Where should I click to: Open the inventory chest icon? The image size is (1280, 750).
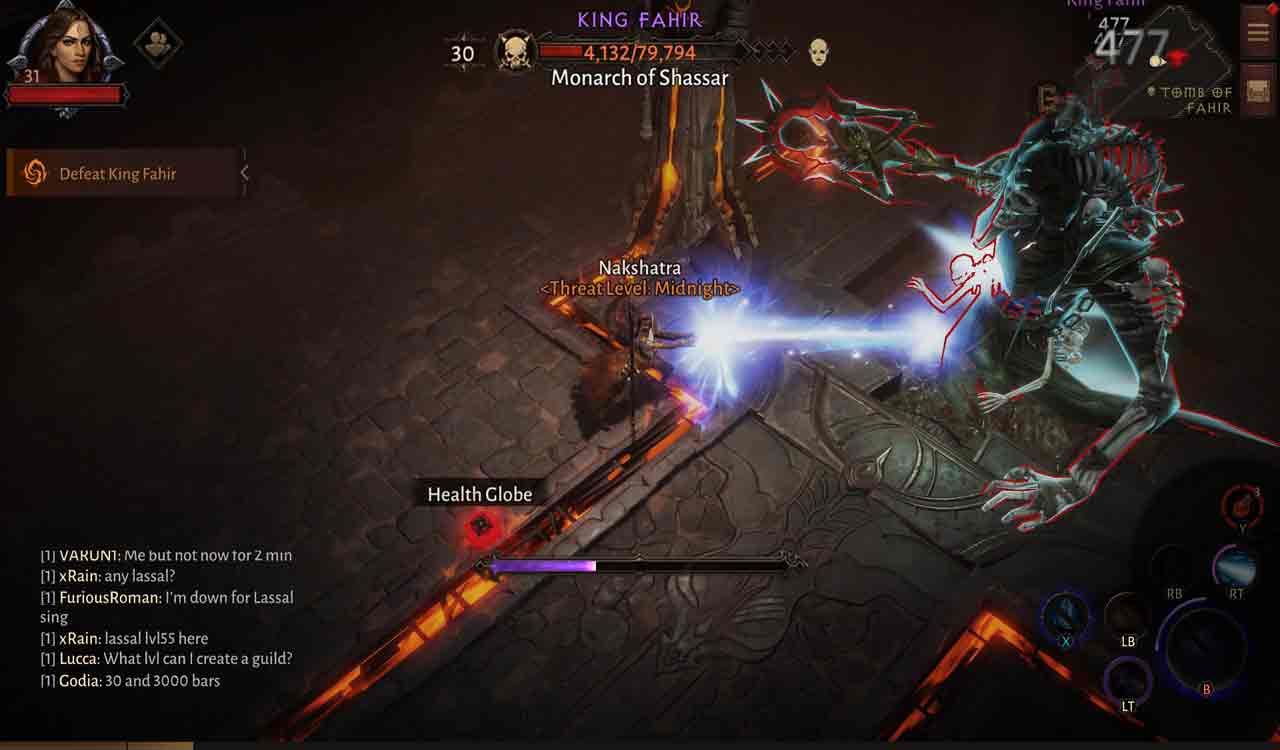(1257, 93)
